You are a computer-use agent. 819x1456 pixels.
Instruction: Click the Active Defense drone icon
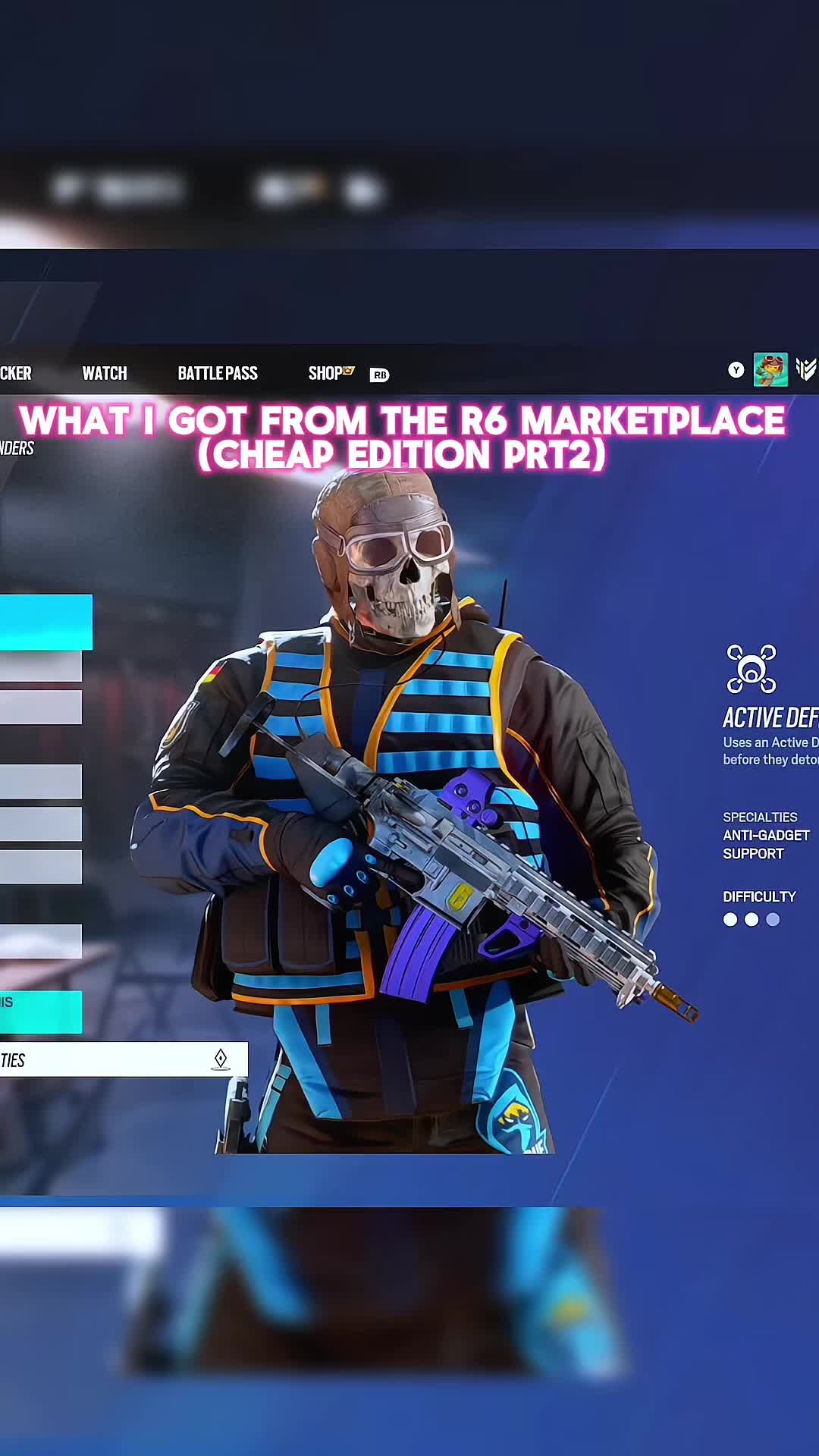click(751, 669)
